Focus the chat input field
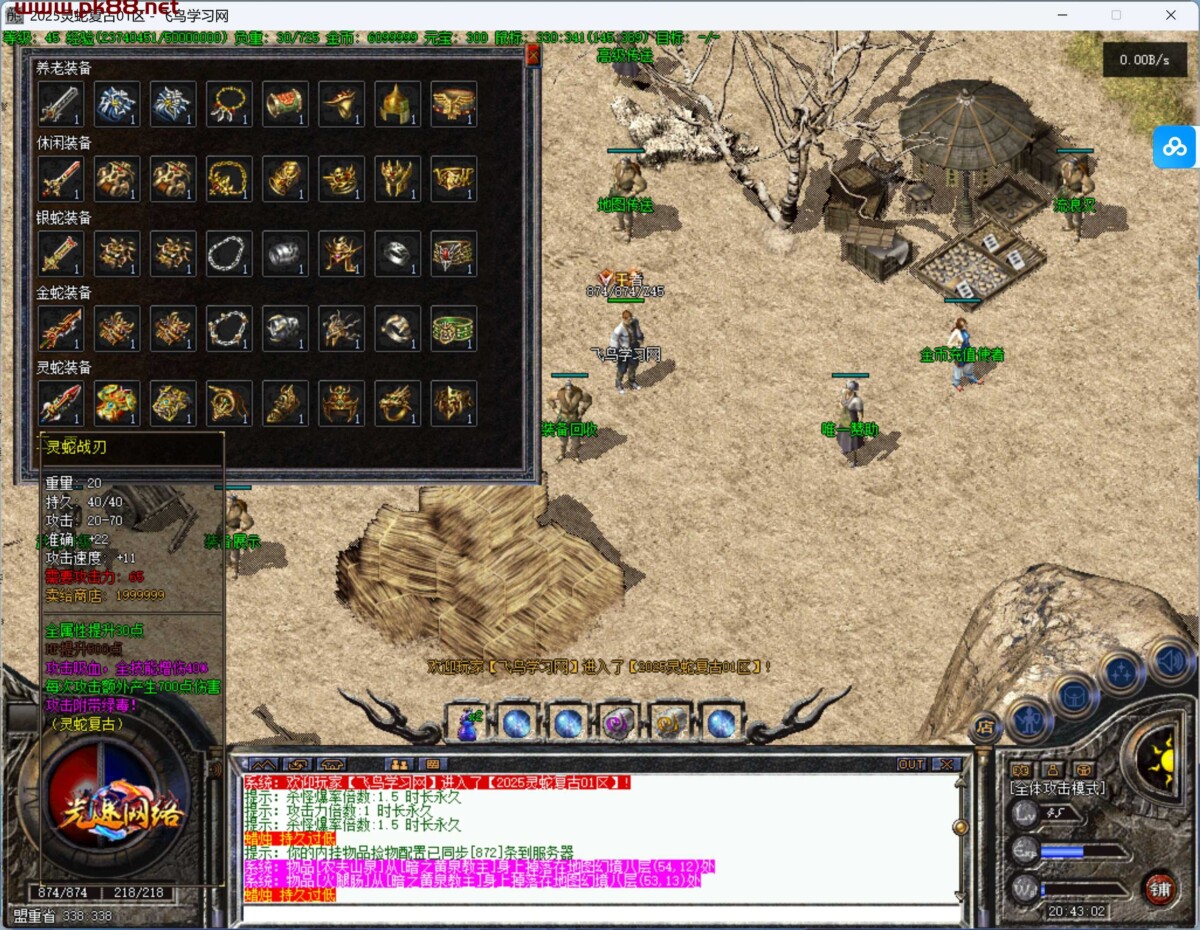The image size is (1200, 930). coord(600,912)
